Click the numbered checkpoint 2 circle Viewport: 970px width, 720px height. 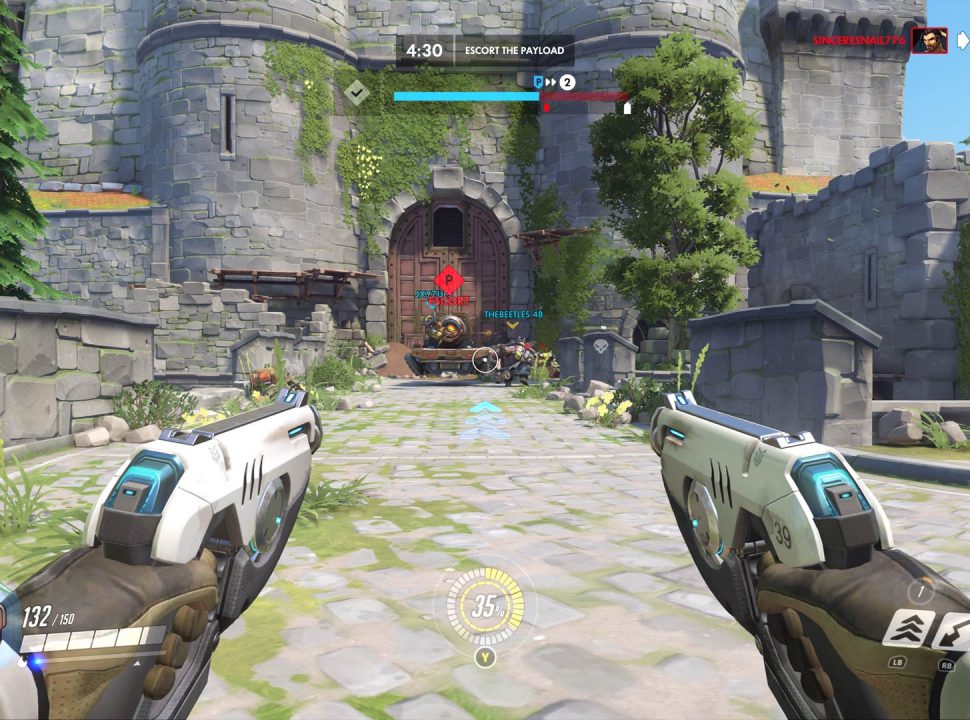(x=567, y=82)
